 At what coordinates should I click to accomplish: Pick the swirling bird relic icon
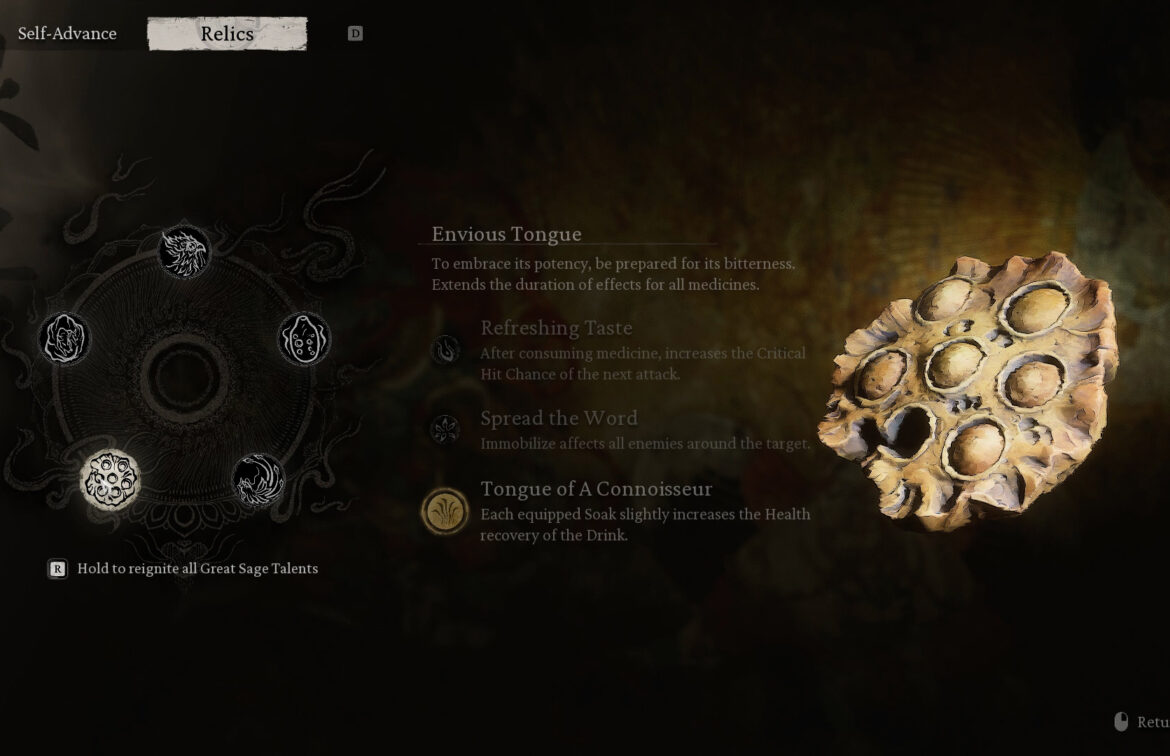click(x=258, y=480)
